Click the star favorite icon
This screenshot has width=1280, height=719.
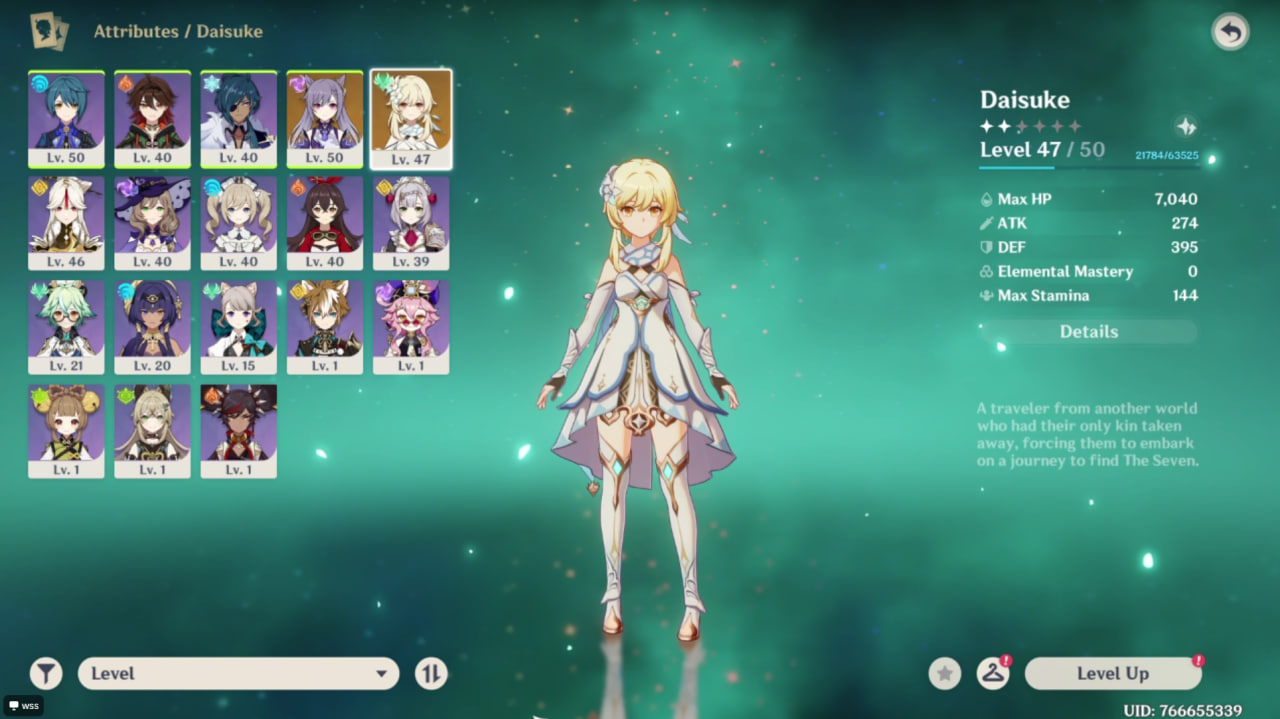click(944, 674)
